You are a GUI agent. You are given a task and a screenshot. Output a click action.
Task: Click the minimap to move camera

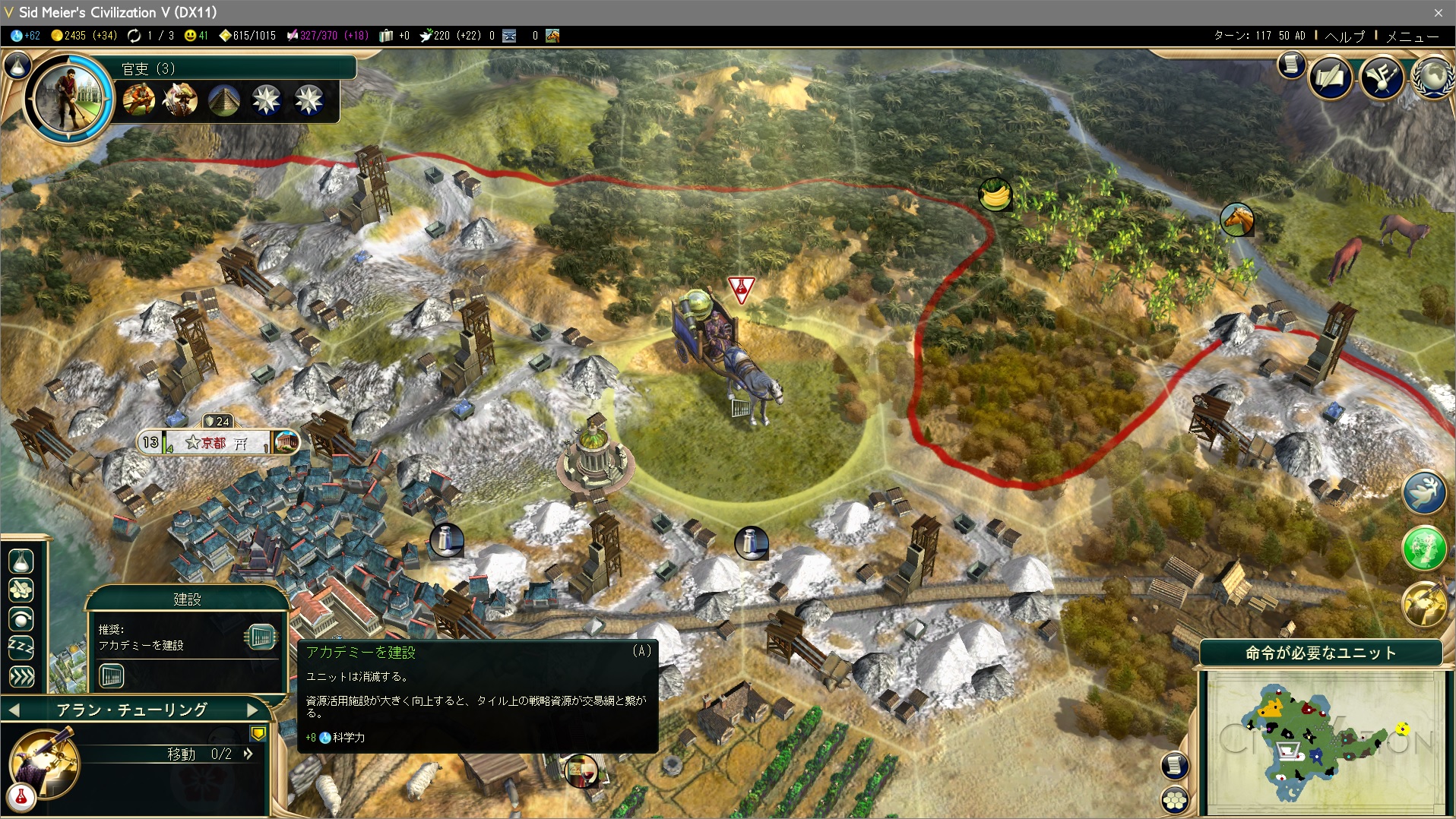coord(1322,741)
